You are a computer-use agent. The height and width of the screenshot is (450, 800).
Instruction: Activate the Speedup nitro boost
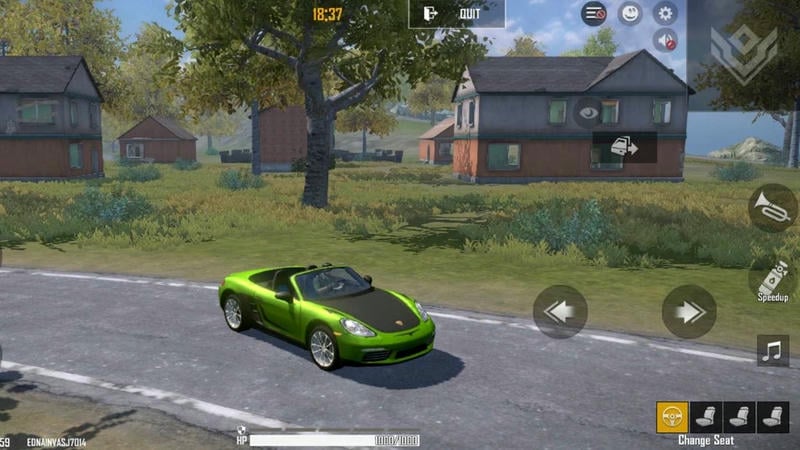click(x=773, y=279)
